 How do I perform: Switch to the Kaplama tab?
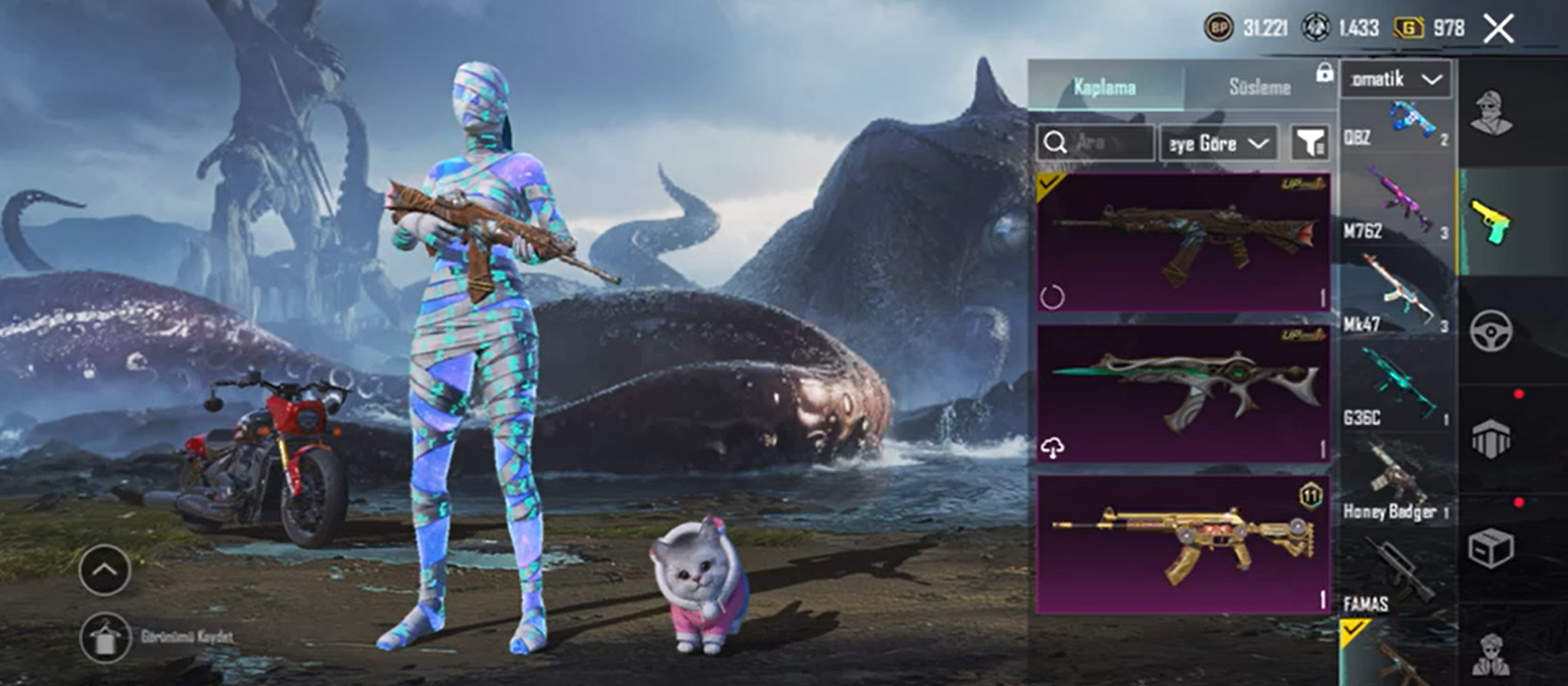click(x=1105, y=87)
